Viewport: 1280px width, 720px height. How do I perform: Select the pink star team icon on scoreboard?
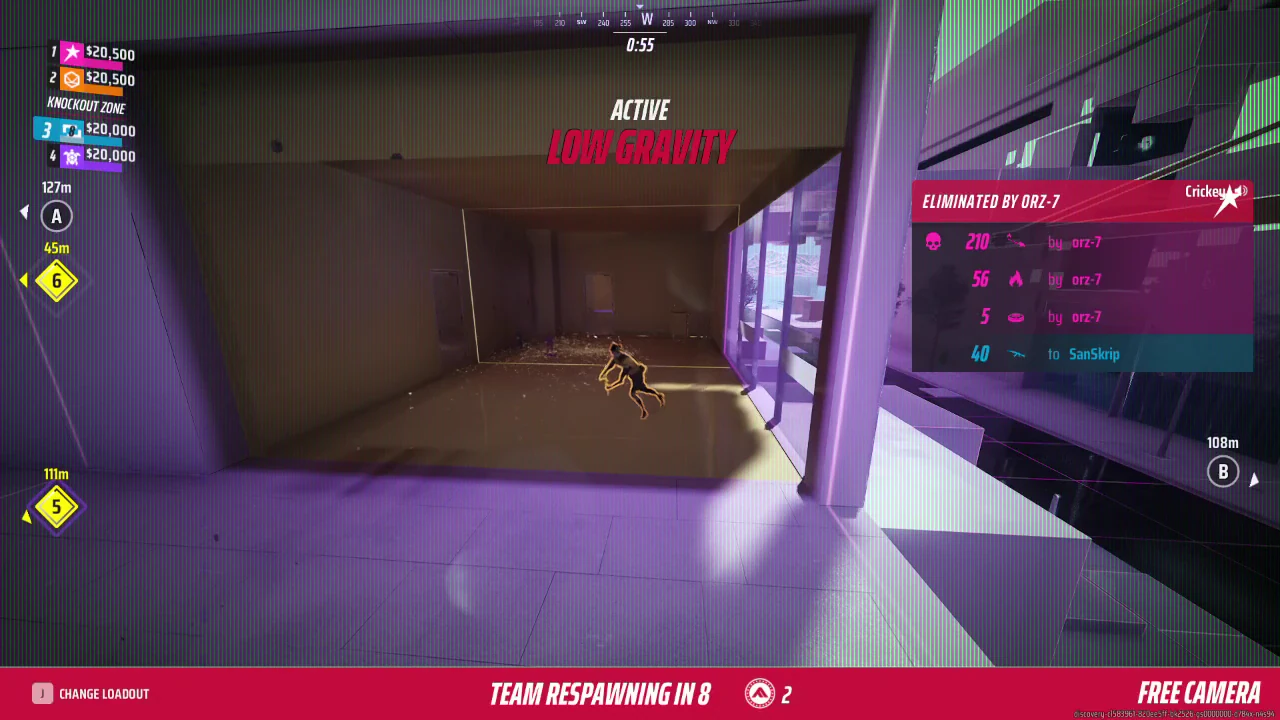click(x=71, y=52)
